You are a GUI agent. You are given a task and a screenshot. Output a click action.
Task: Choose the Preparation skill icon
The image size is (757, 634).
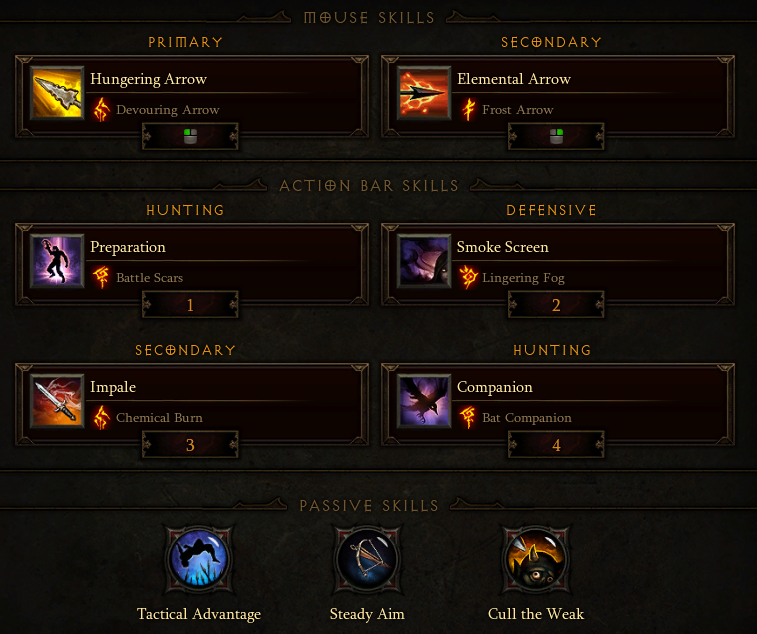(x=57, y=261)
